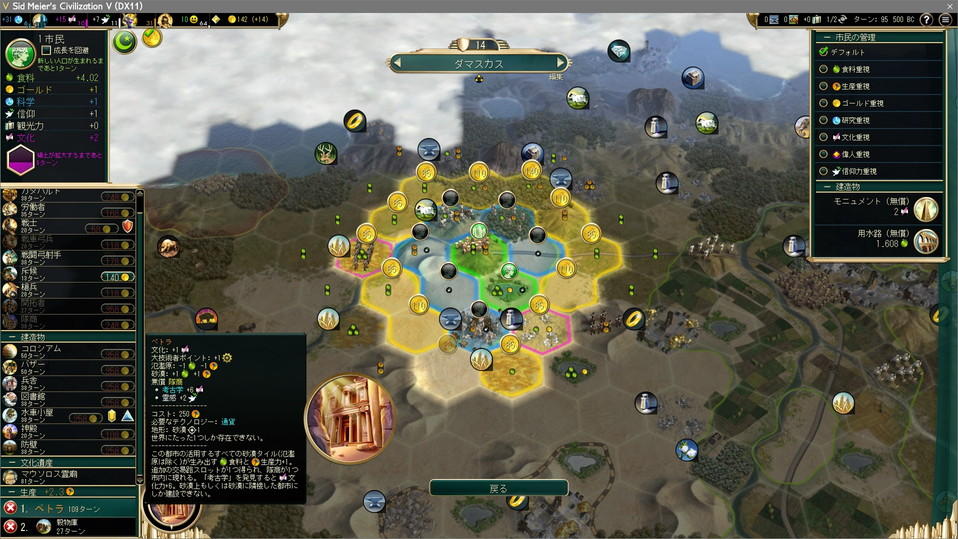Pick the 研究重視 focus option
Screen dimensions: 958x539
(824, 120)
